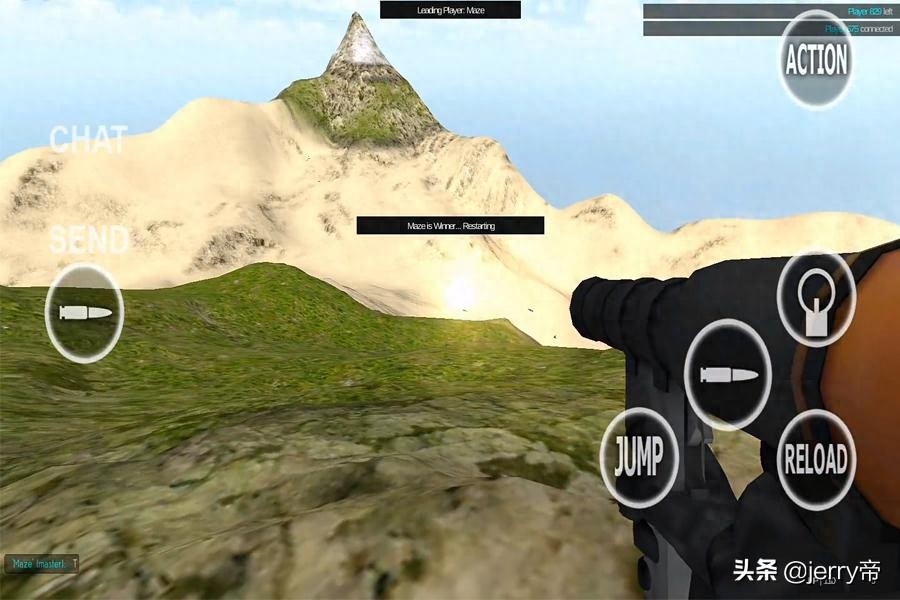The image size is (900, 600).
Task: Hit the RELOAD button
Action: [x=816, y=460]
